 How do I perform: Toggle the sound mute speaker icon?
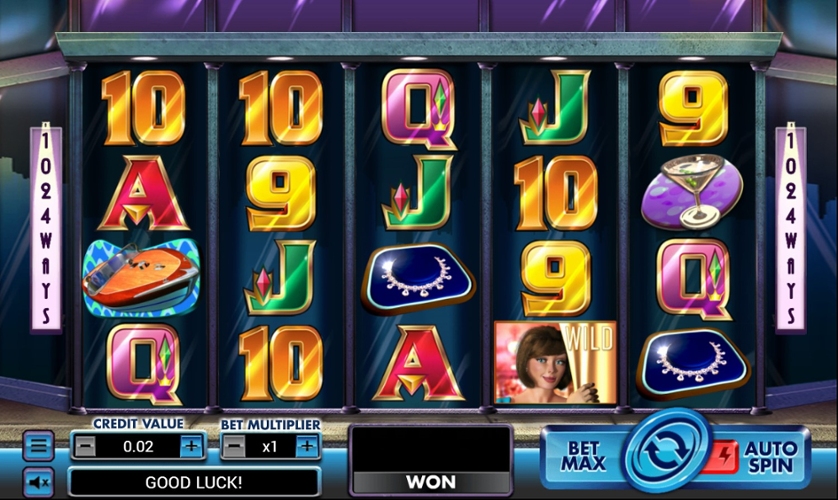(x=38, y=482)
